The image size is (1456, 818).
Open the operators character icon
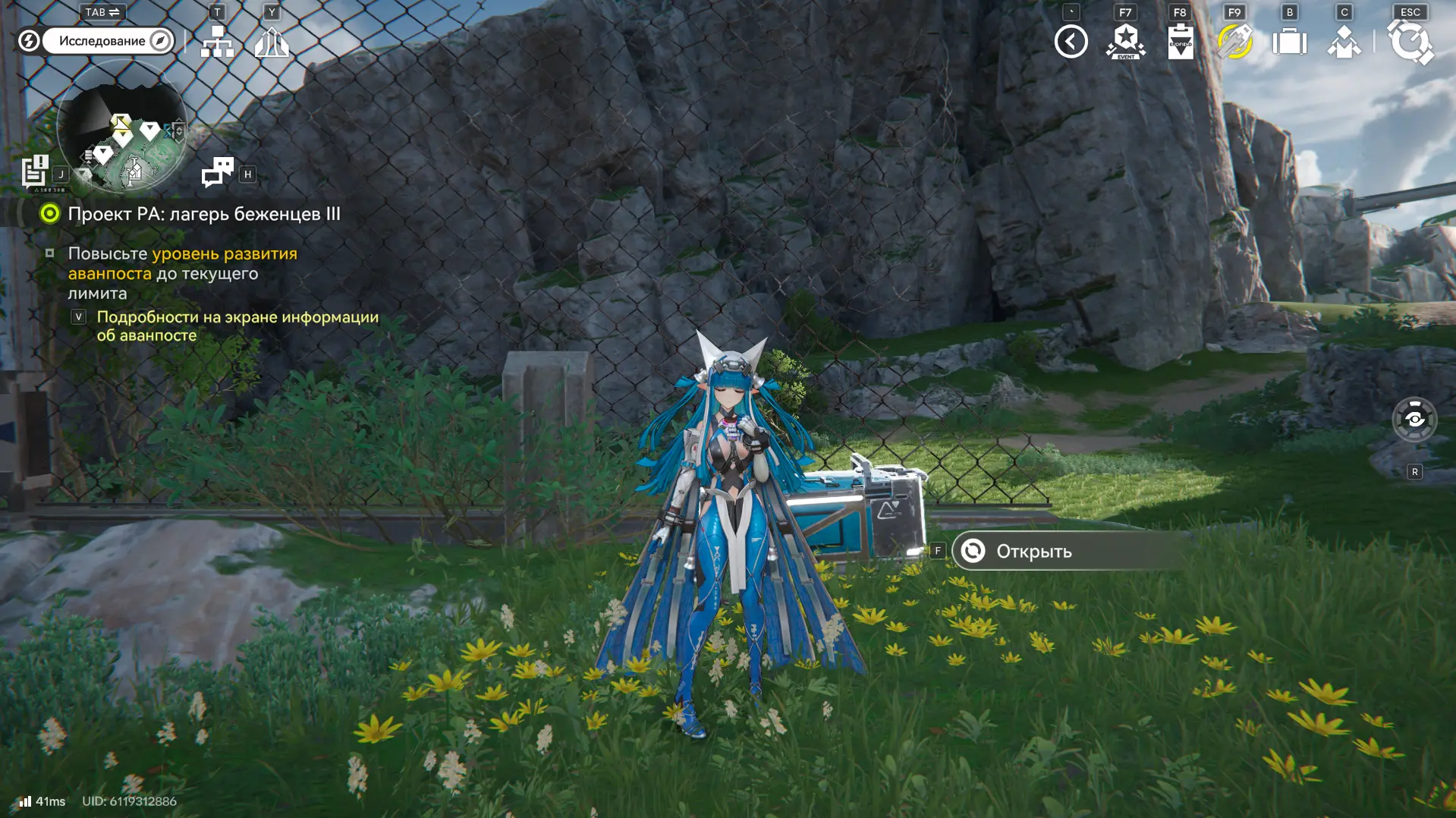click(x=1344, y=42)
